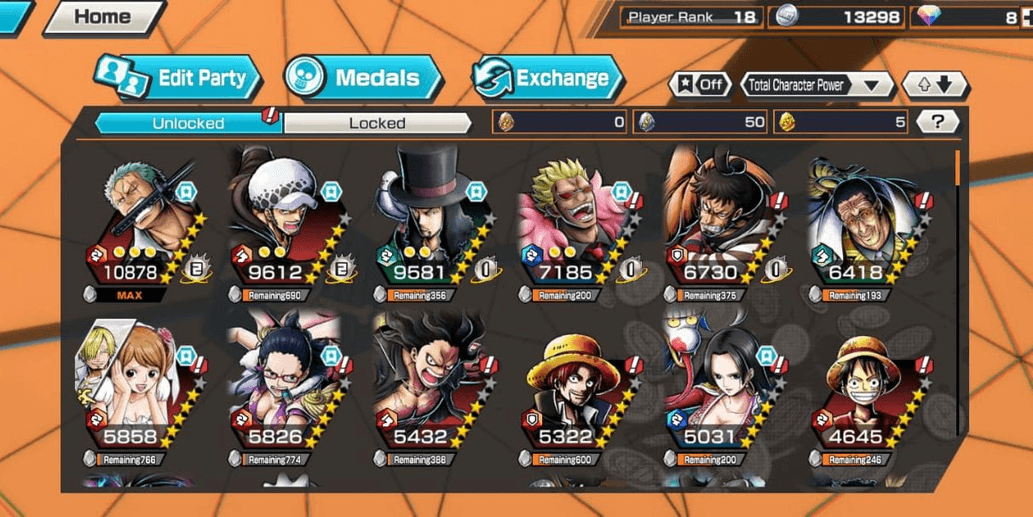Switch to the Locked characters tab
The height and width of the screenshot is (517, 1033).
pos(377,123)
